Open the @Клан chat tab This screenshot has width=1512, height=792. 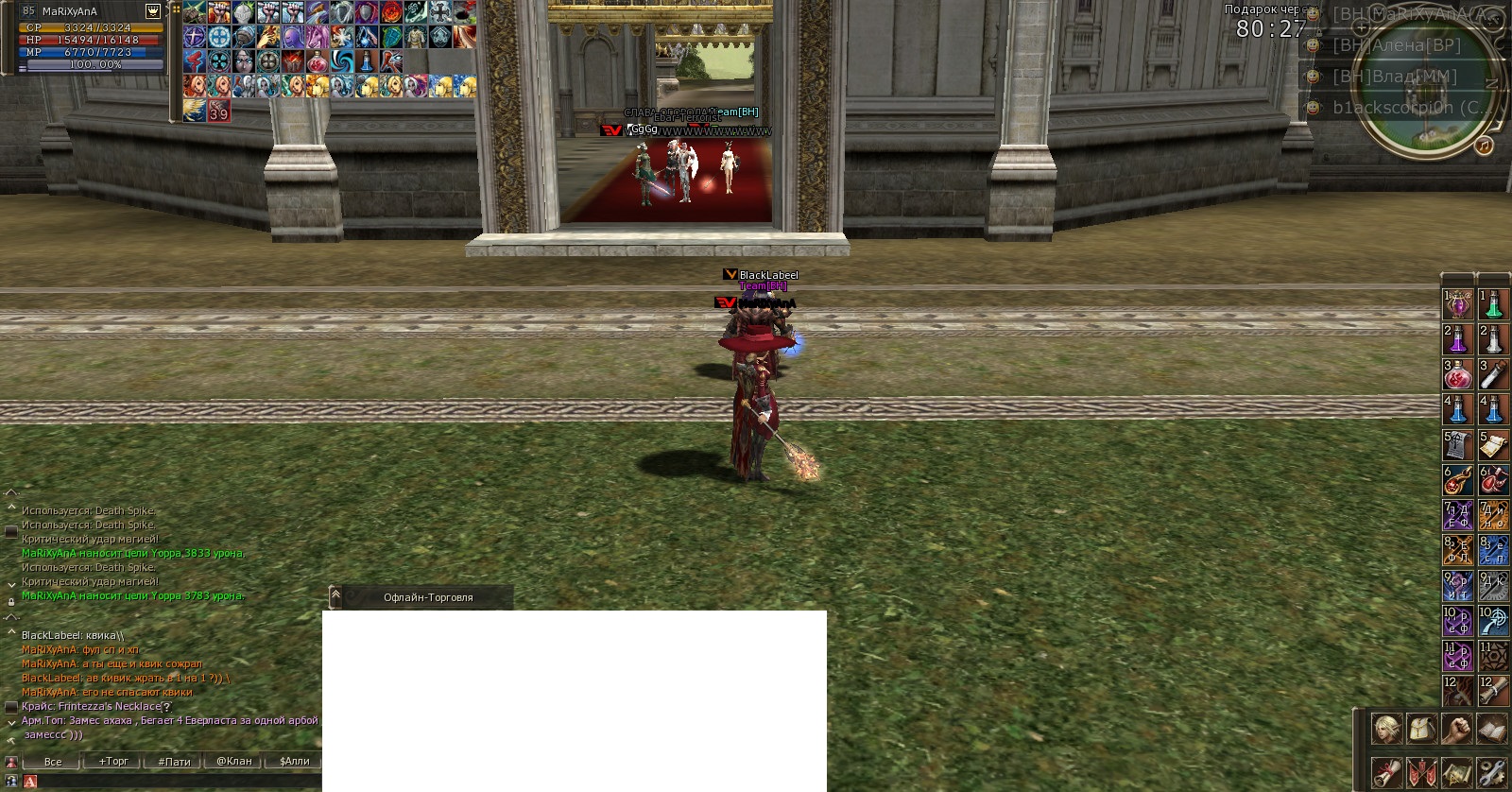pos(234,761)
